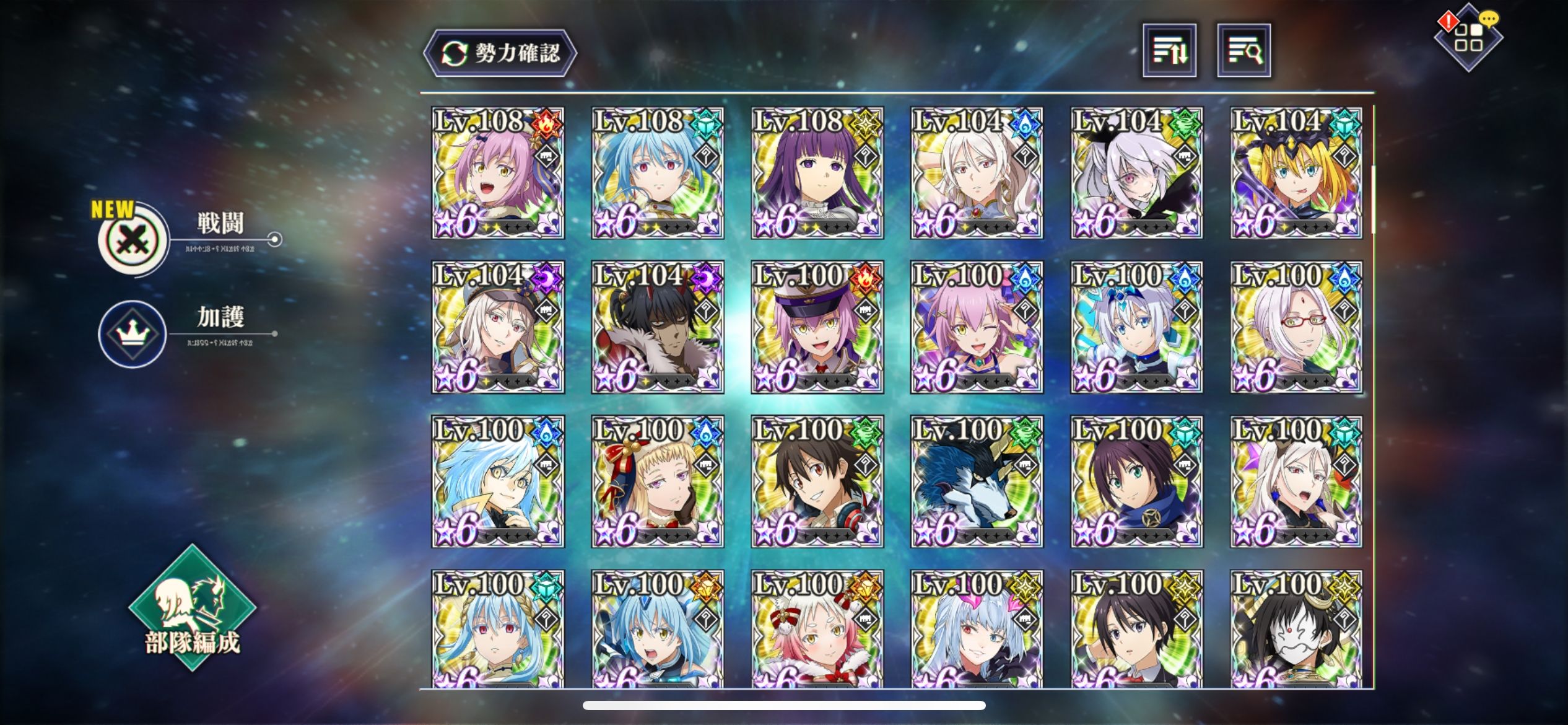
Task: Open the sort order button
Action: click(1169, 51)
